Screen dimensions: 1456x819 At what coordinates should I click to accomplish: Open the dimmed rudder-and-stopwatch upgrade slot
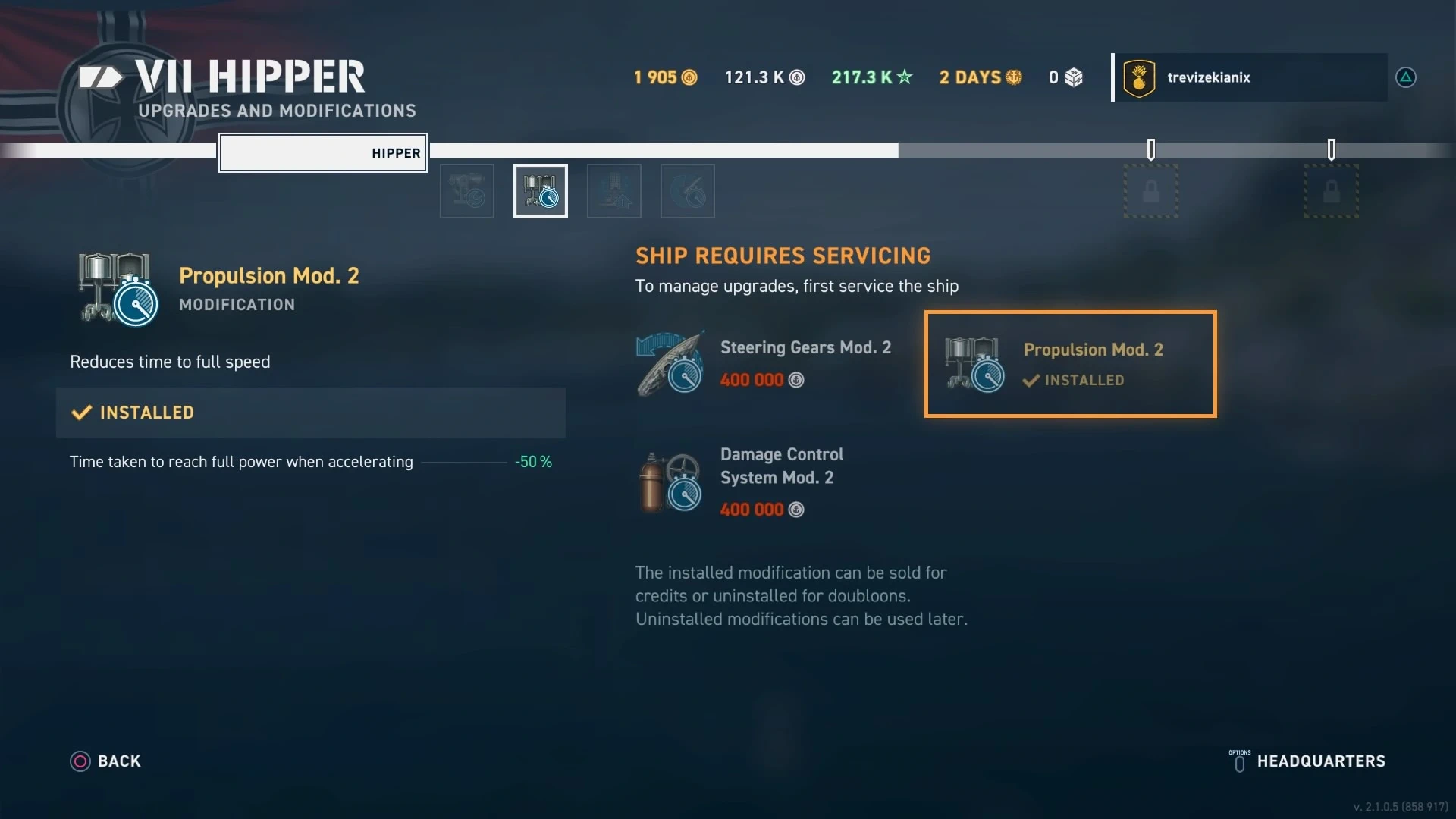pyautogui.click(x=688, y=191)
